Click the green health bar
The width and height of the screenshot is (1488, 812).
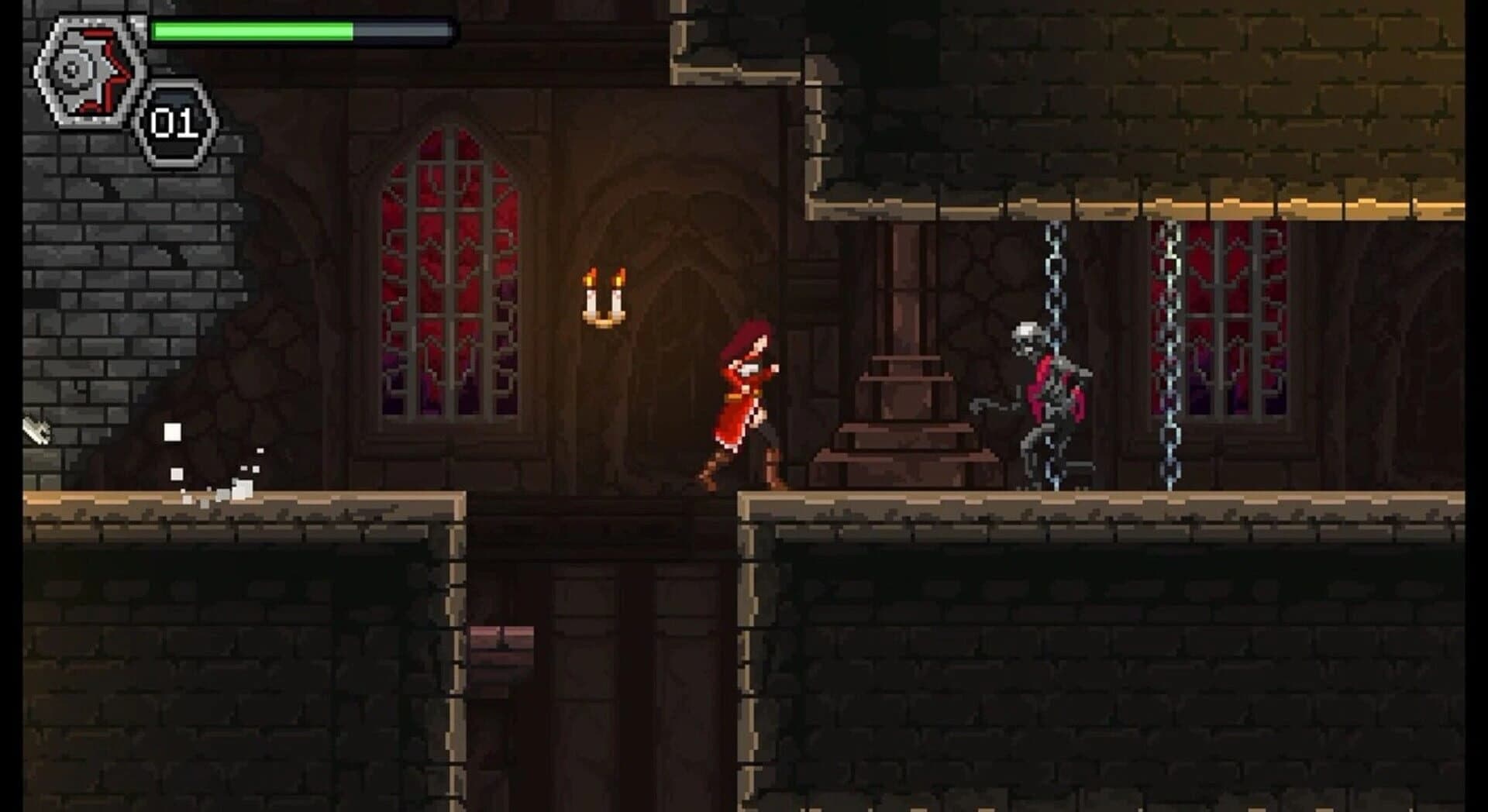[248, 29]
